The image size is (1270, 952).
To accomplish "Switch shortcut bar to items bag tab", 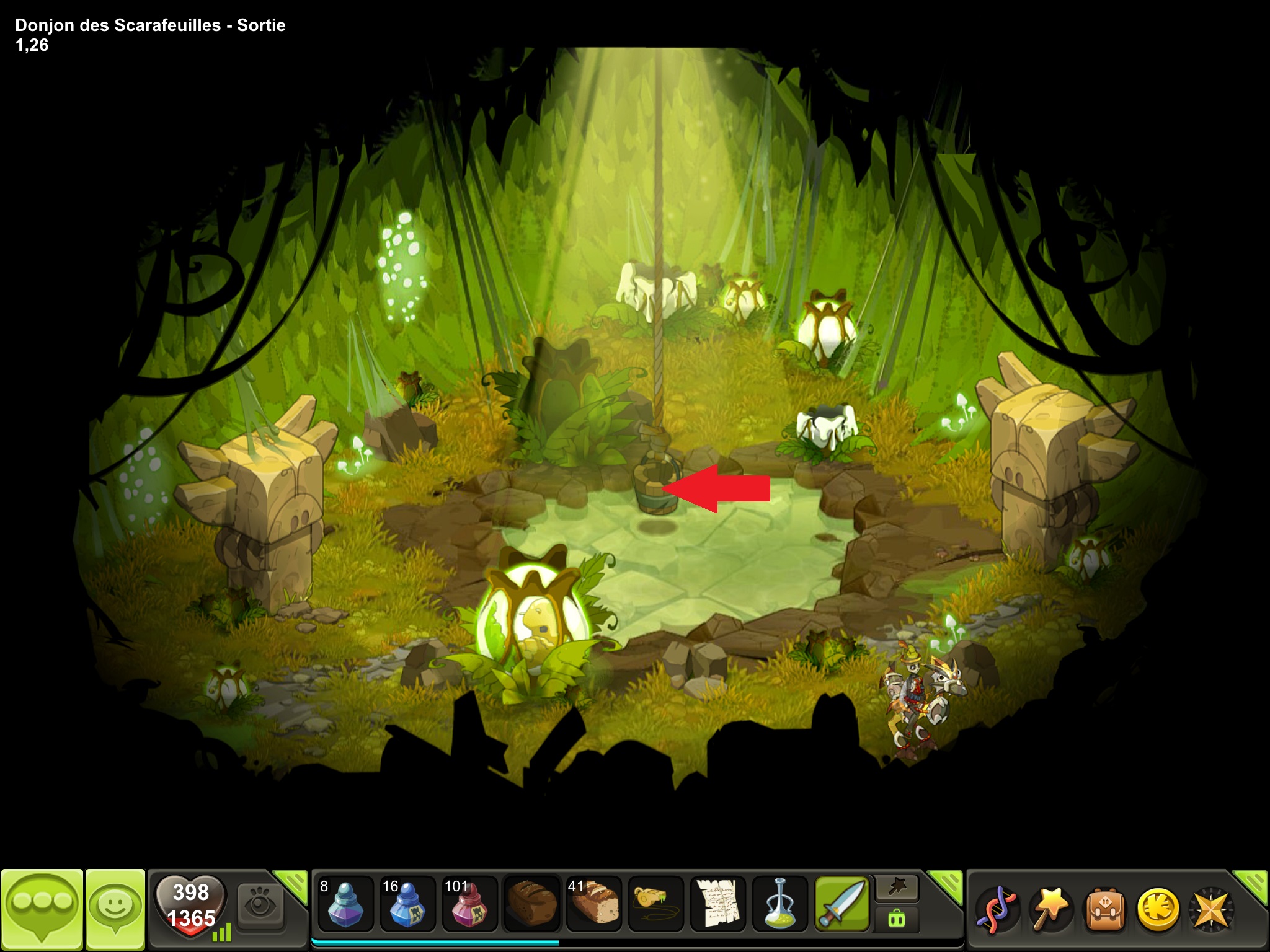I will point(897,919).
